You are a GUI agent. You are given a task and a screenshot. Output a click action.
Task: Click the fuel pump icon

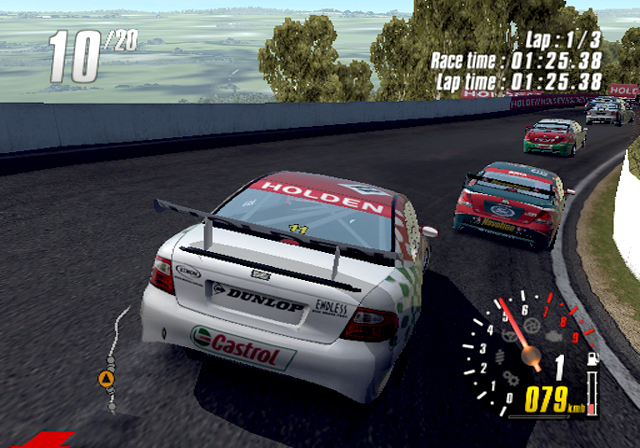point(591,357)
